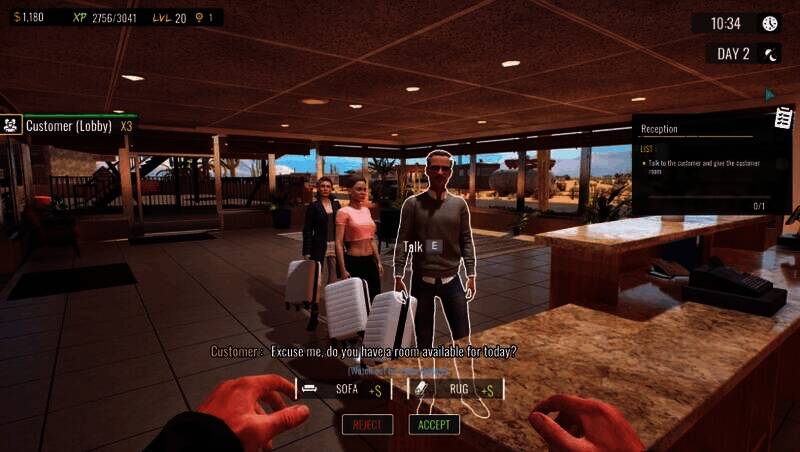Open the task checklist clipboard icon
This screenshot has height=452, width=800.
click(x=785, y=117)
